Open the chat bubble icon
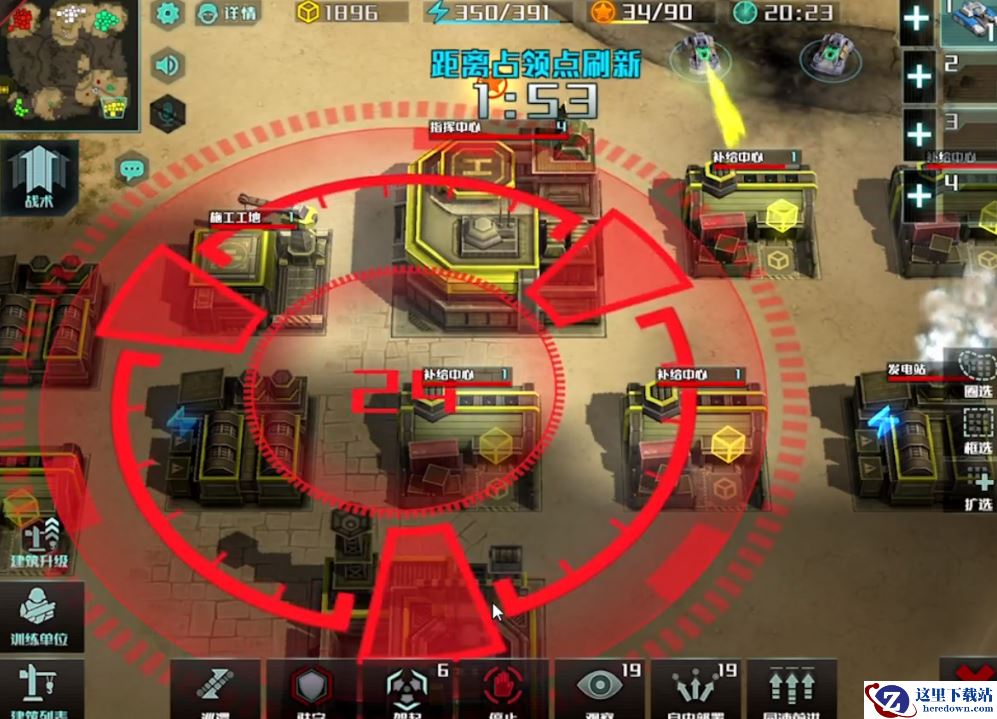 coord(132,168)
